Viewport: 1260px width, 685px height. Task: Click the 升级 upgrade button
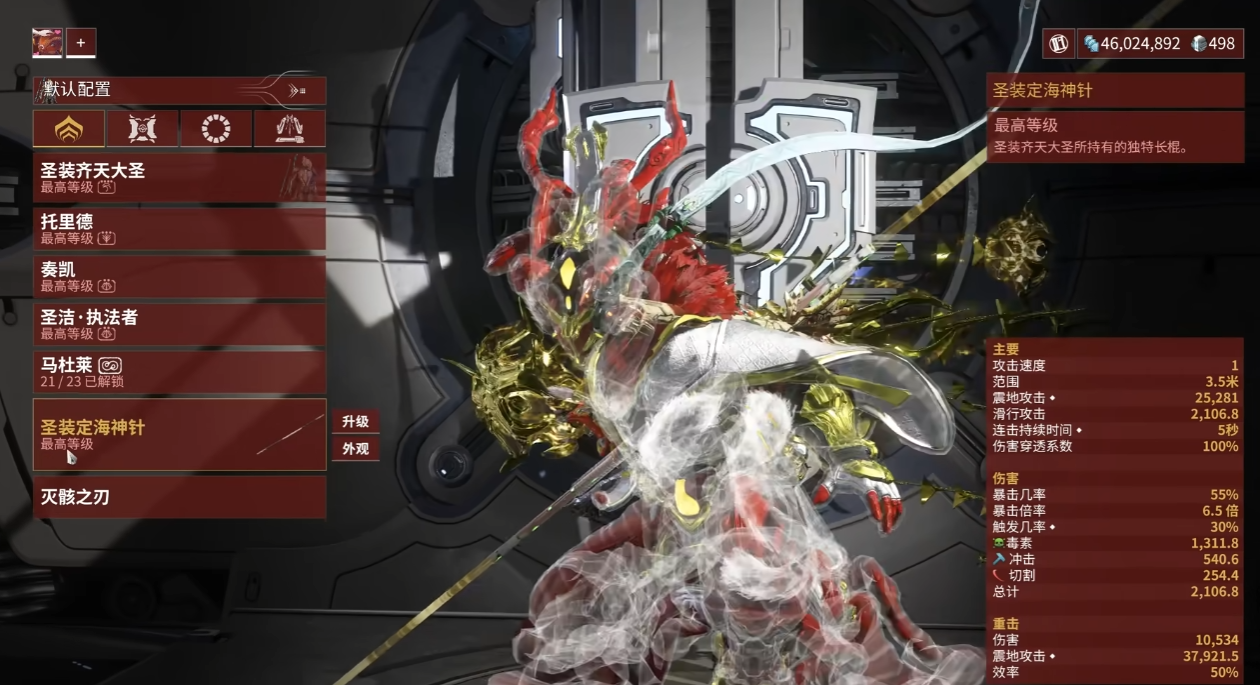355,422
